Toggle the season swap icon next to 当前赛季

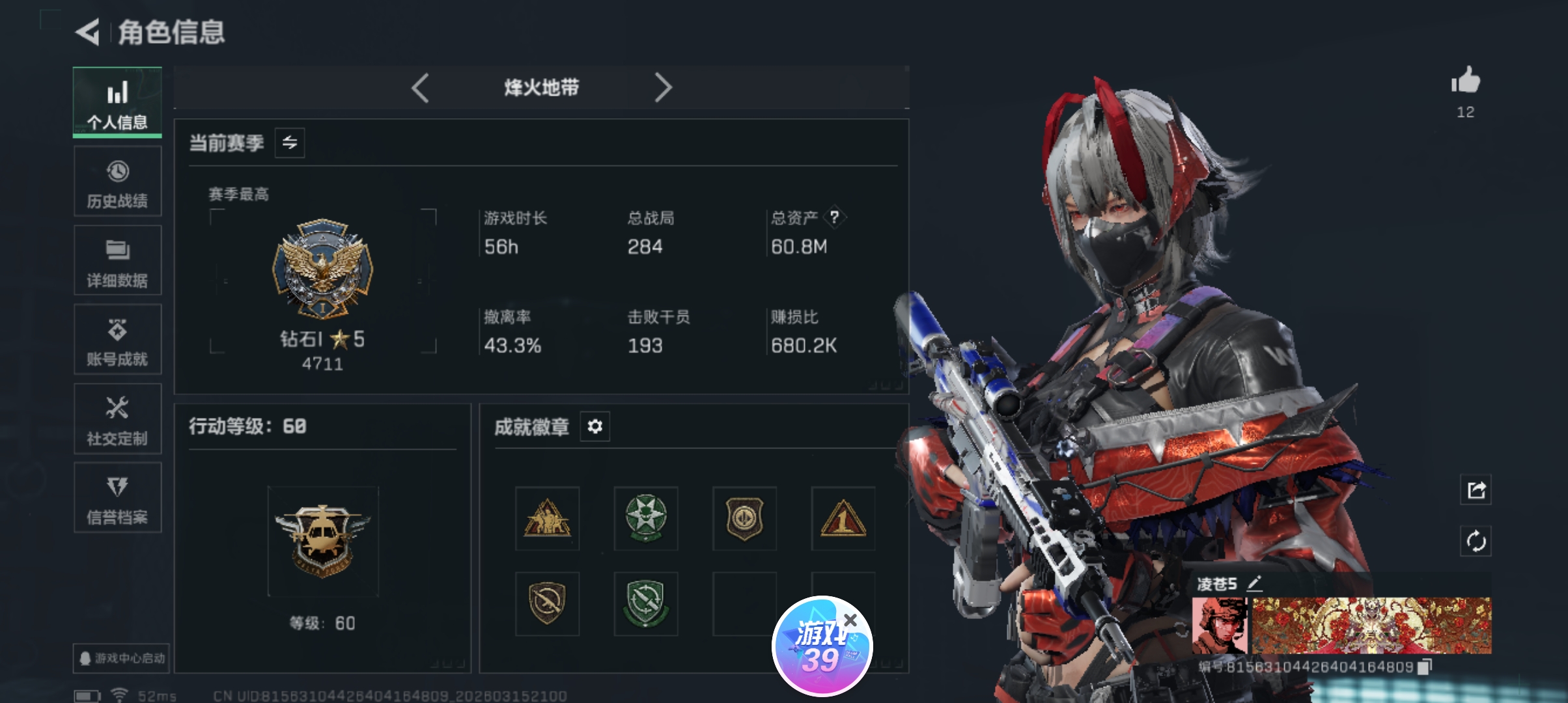click(x=289, y=143)
